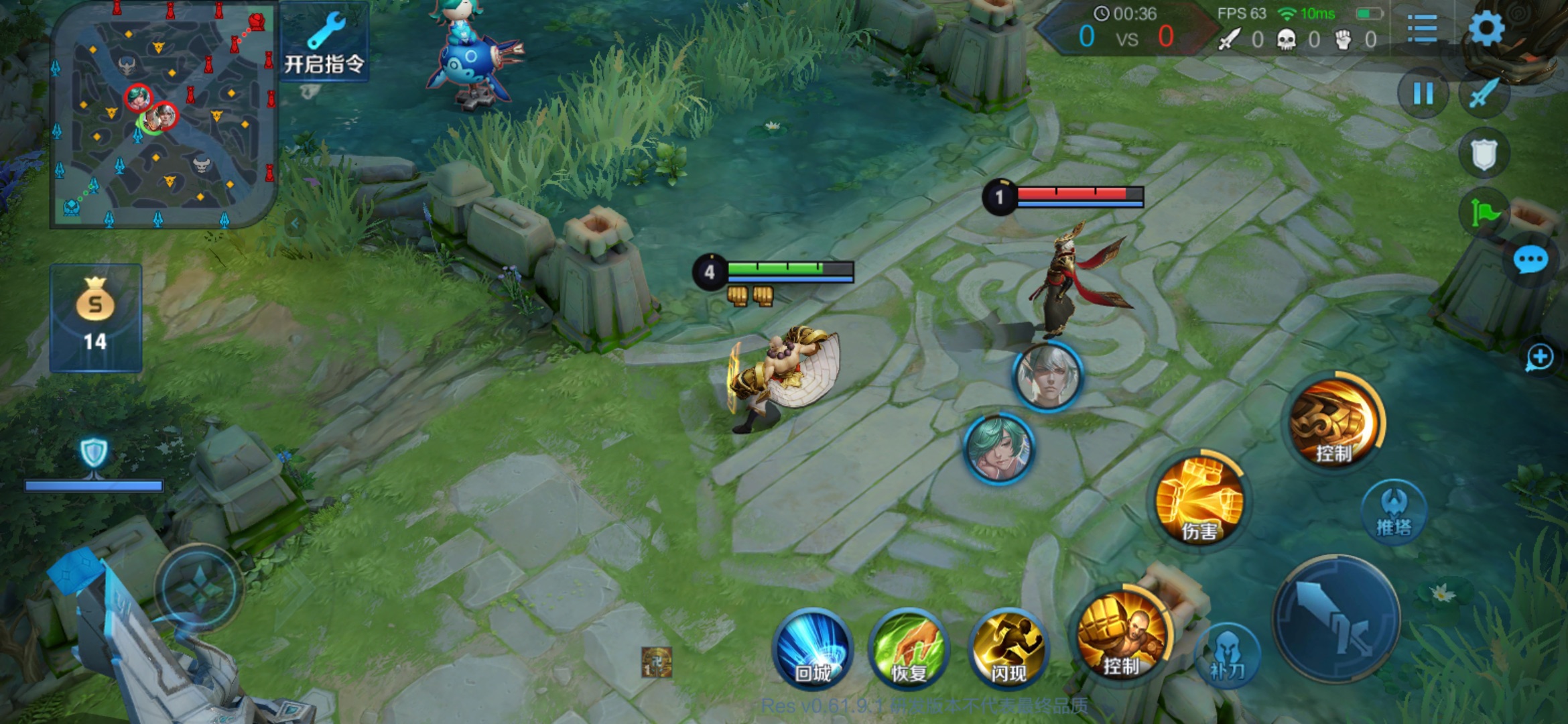Target the white-haired enemy hero portrait

pyautogui.click(x=1047, y=376)
